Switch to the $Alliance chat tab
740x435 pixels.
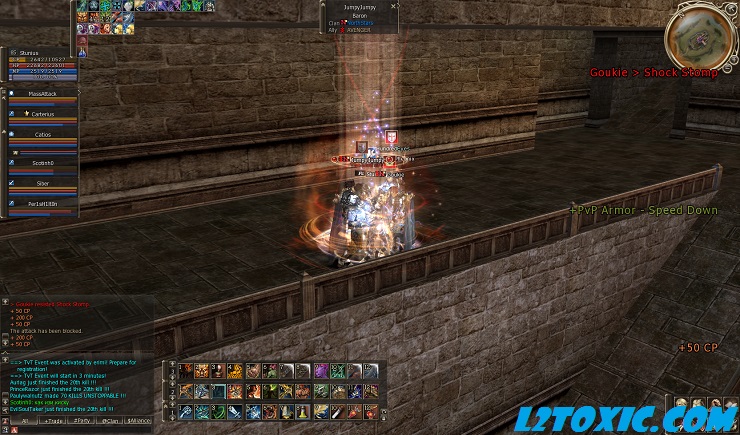point(138,421)
